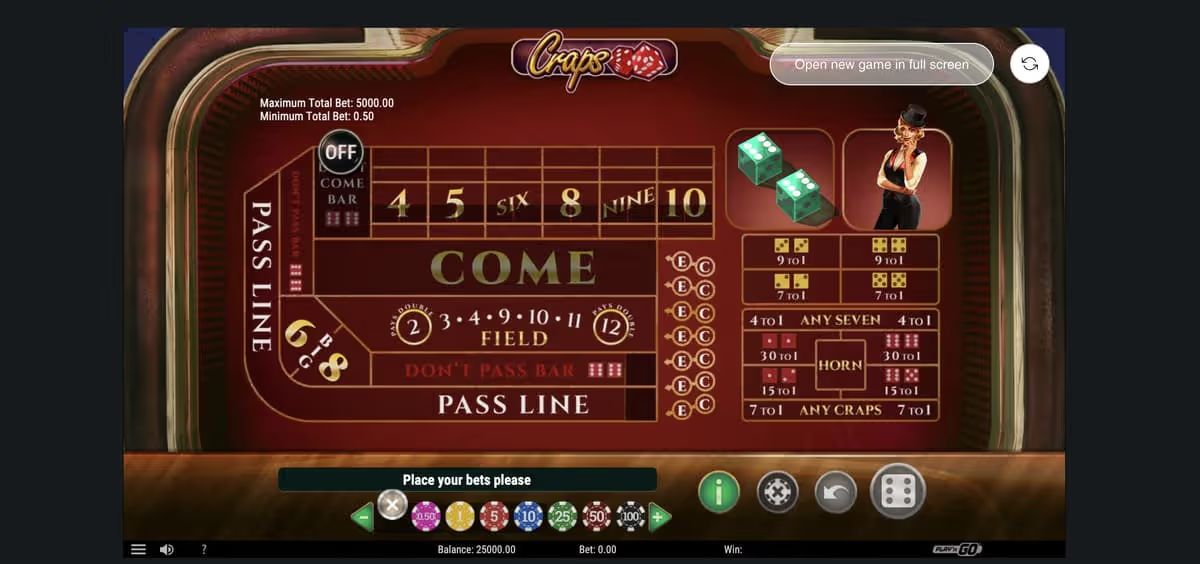Place a bet on the COME area

click(512, 267)
